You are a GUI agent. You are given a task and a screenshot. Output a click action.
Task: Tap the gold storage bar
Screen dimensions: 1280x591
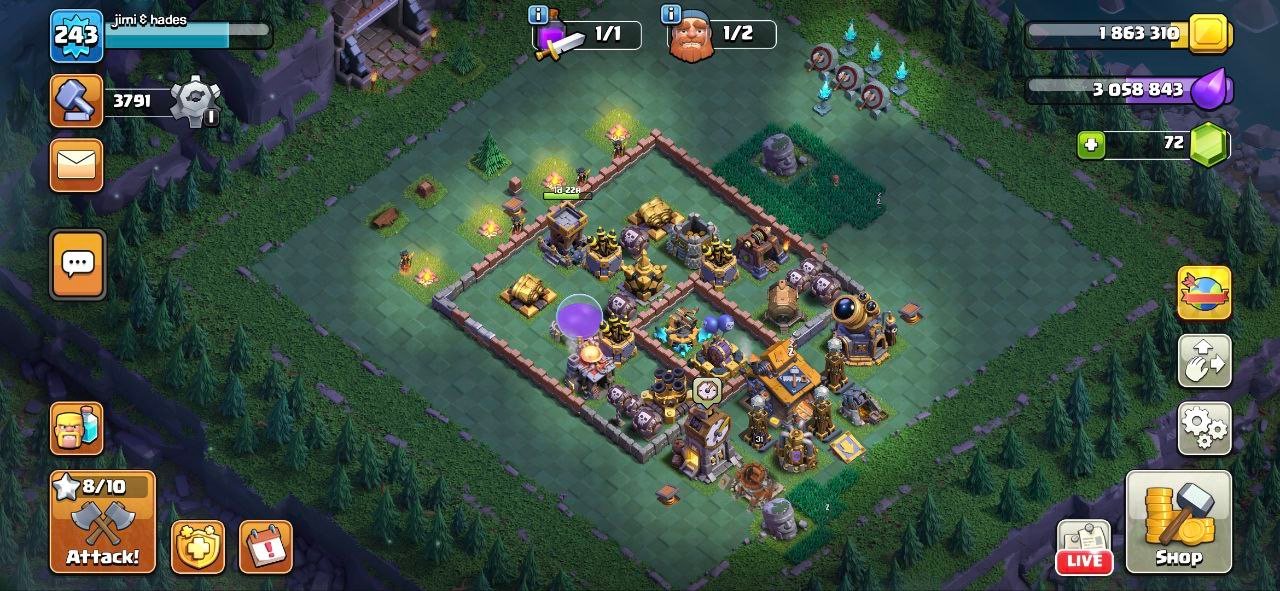[1120, 34]
